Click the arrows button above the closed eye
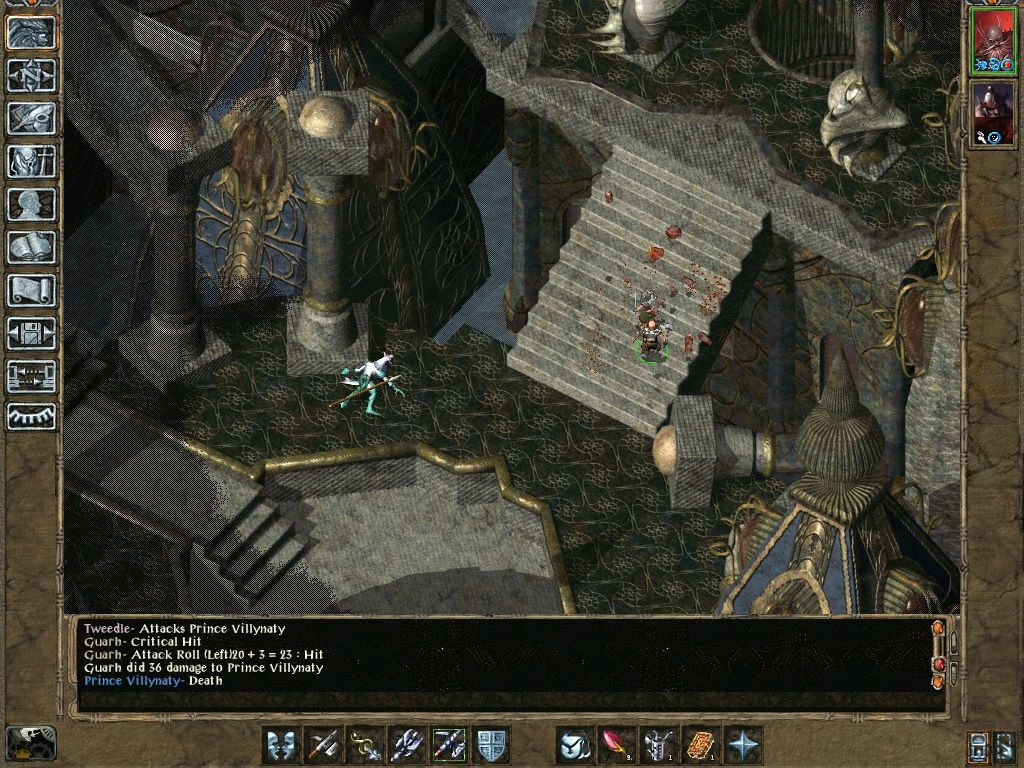This screenshot has height=768, width=1024. pyautogui.click(x=31, y=376)
